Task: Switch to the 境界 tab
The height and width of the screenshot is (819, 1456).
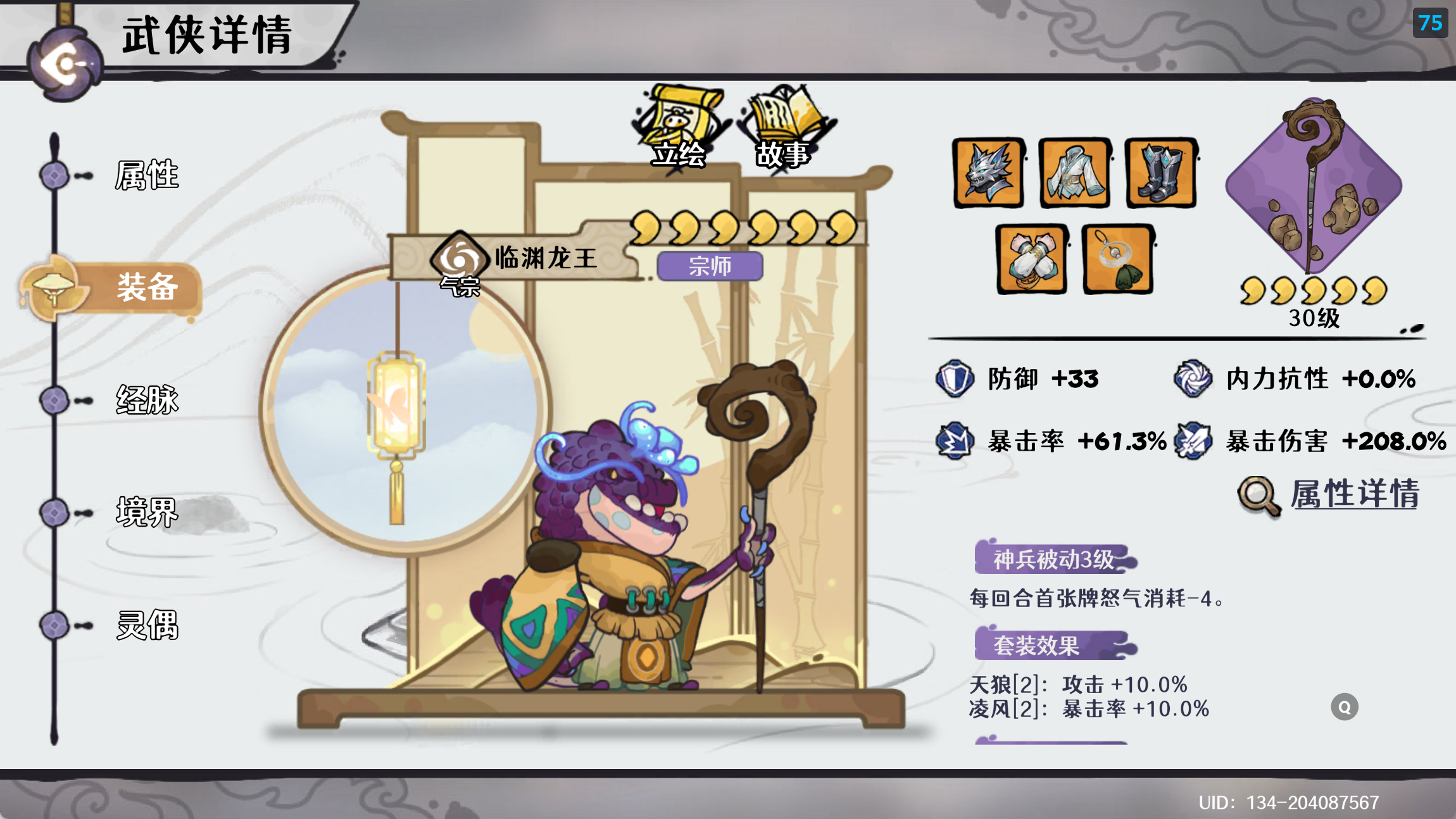Action: pos(146,512)
